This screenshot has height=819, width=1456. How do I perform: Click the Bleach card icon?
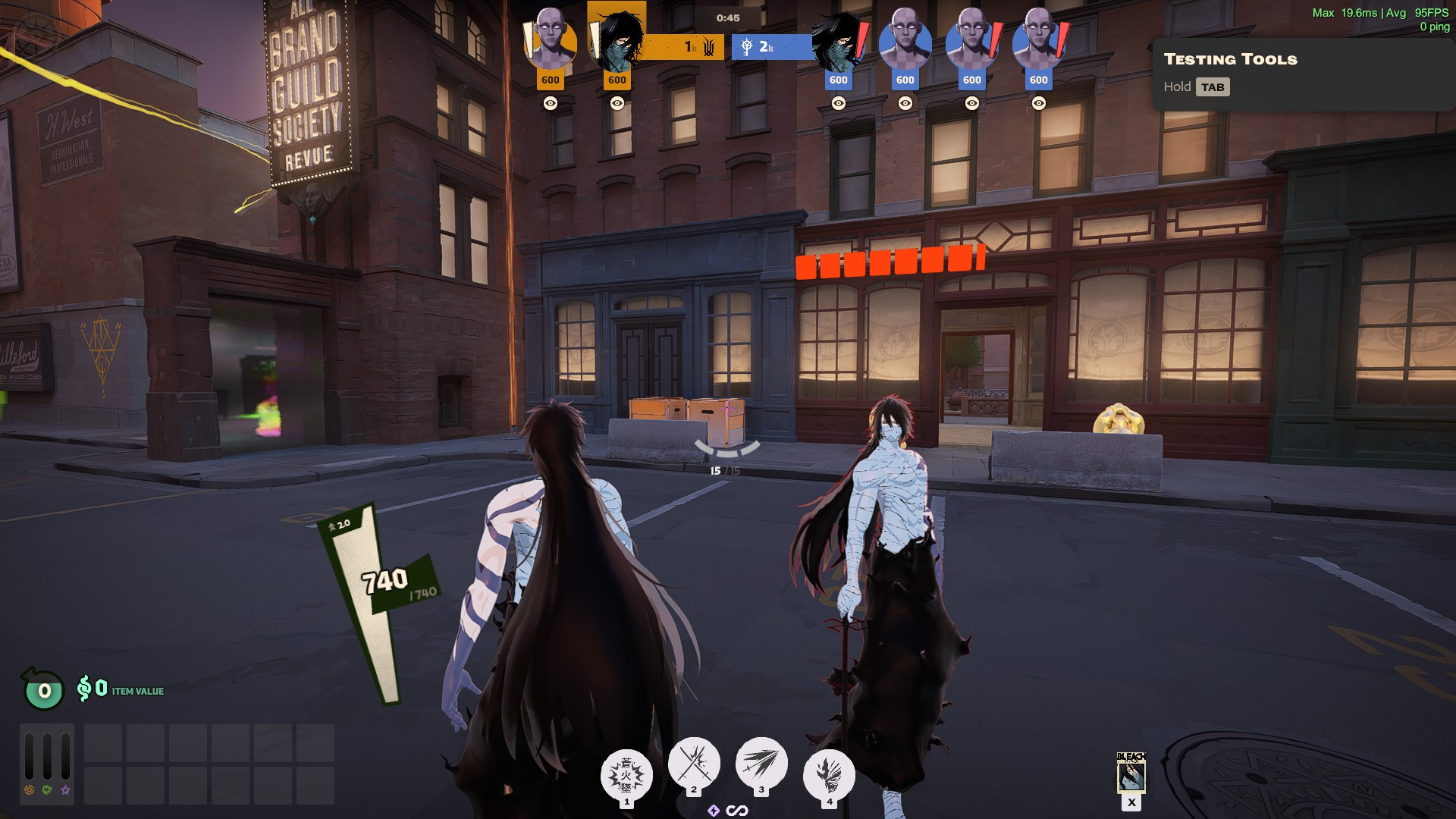click(1131, 773)
